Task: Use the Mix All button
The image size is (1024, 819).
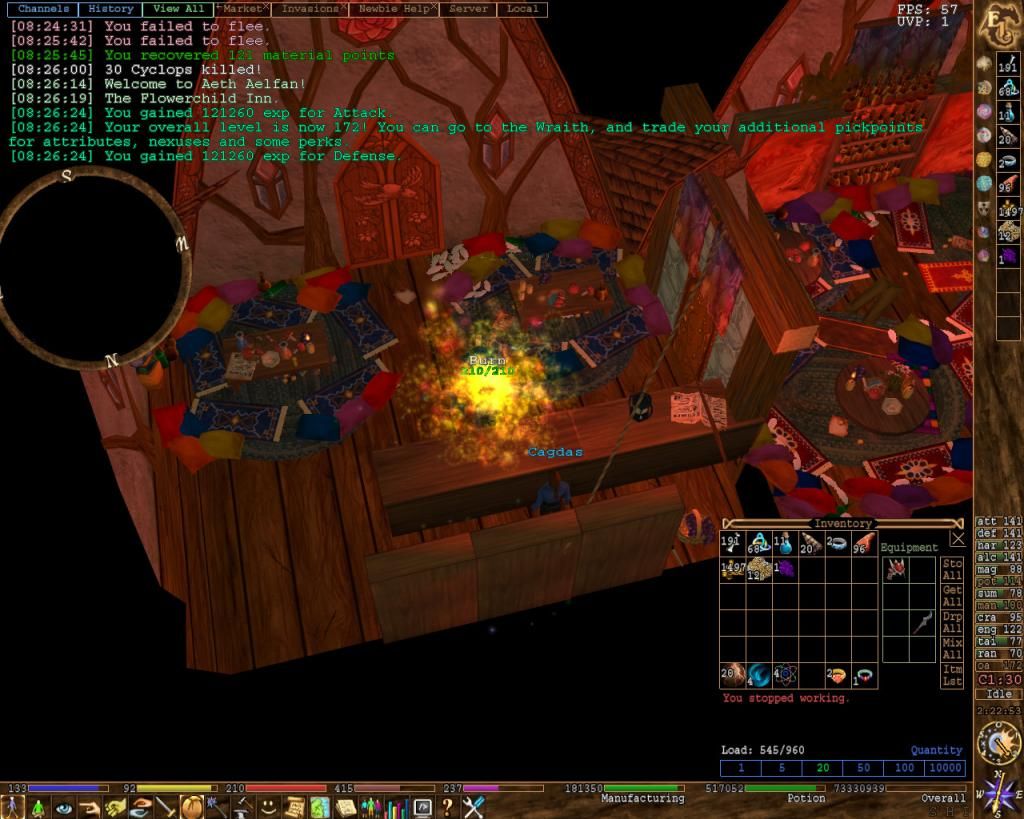Action: tap(952, 648)
